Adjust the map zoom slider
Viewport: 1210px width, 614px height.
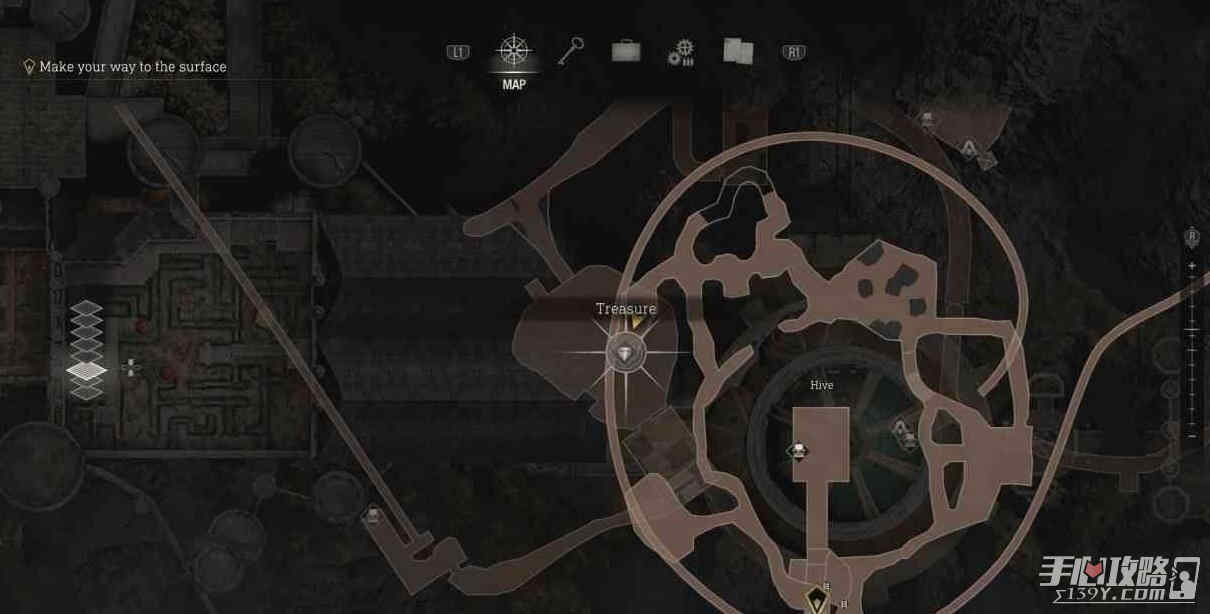(x=1191, y=329)
